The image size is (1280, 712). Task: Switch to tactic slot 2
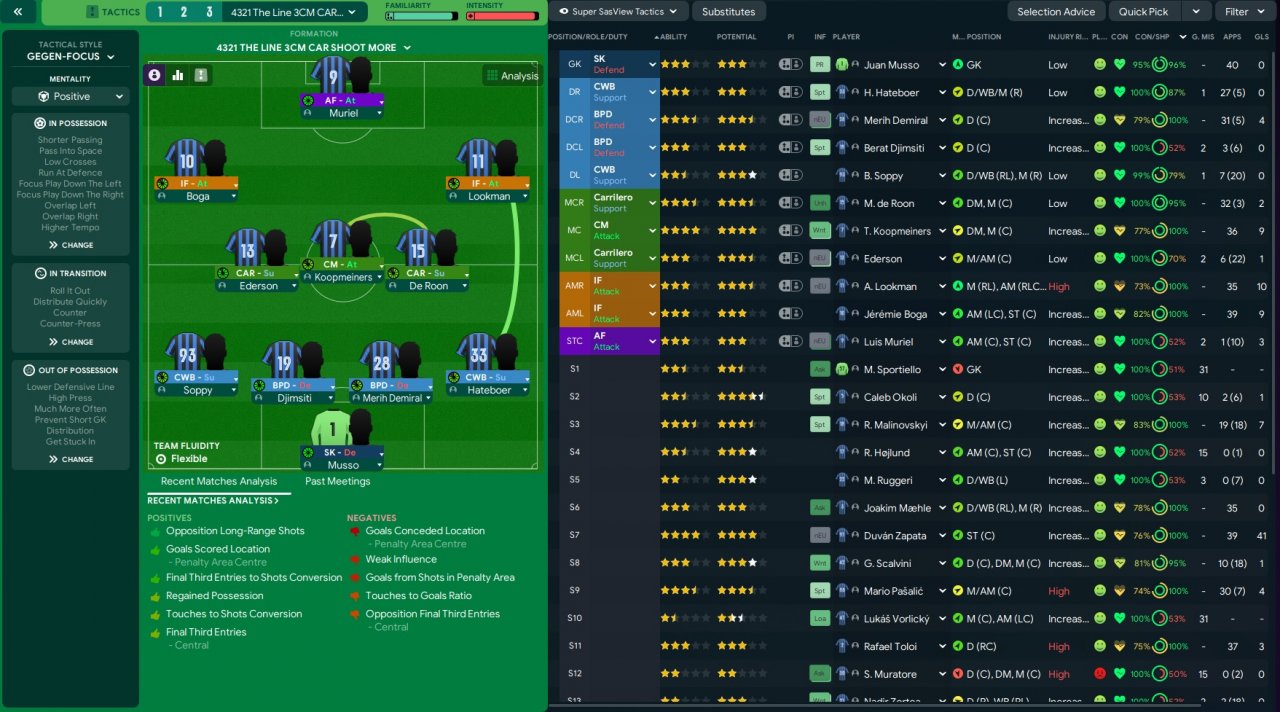[184, 12]
